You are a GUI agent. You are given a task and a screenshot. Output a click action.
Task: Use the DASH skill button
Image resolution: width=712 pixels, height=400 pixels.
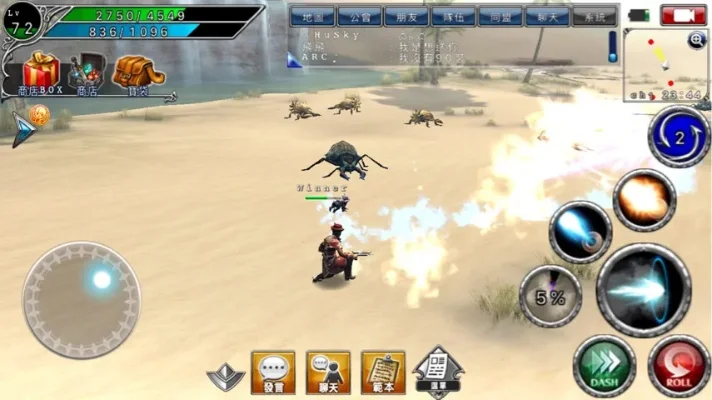point(603,365)
